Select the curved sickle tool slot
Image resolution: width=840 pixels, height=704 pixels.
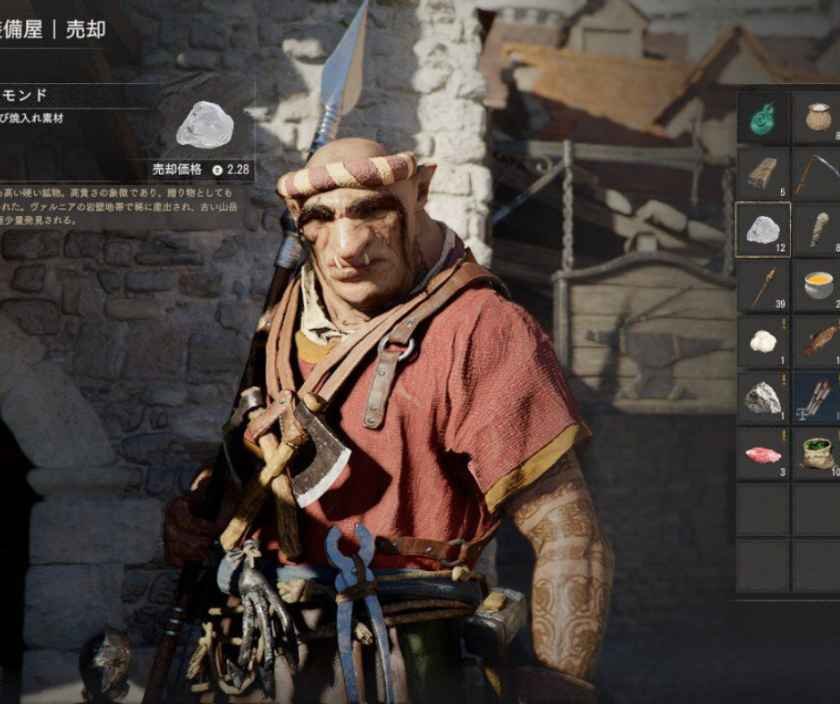click(818, 173)
